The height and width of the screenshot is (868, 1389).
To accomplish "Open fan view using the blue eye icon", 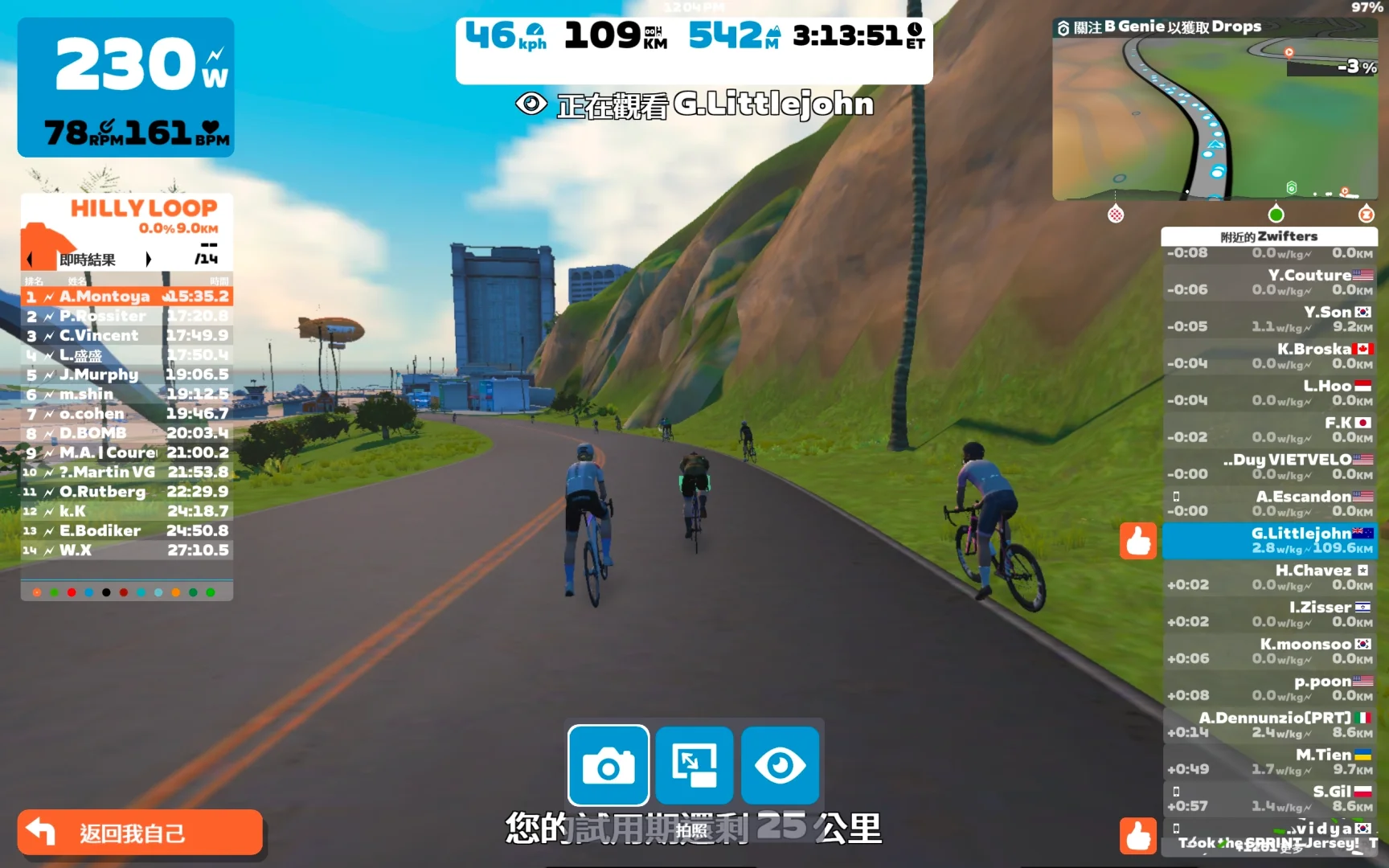I will (781, 765).
